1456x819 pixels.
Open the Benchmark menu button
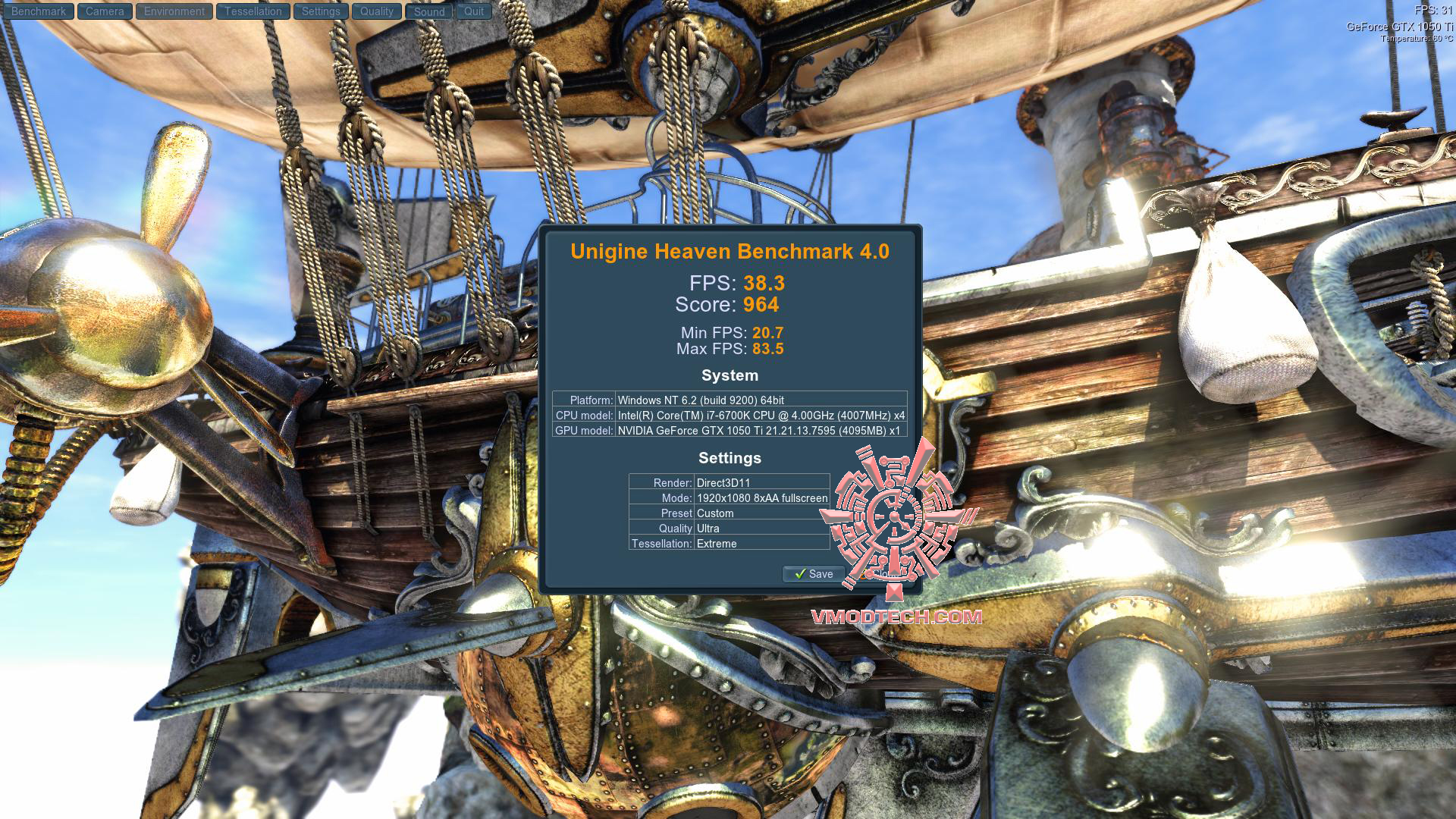point(38,11)
